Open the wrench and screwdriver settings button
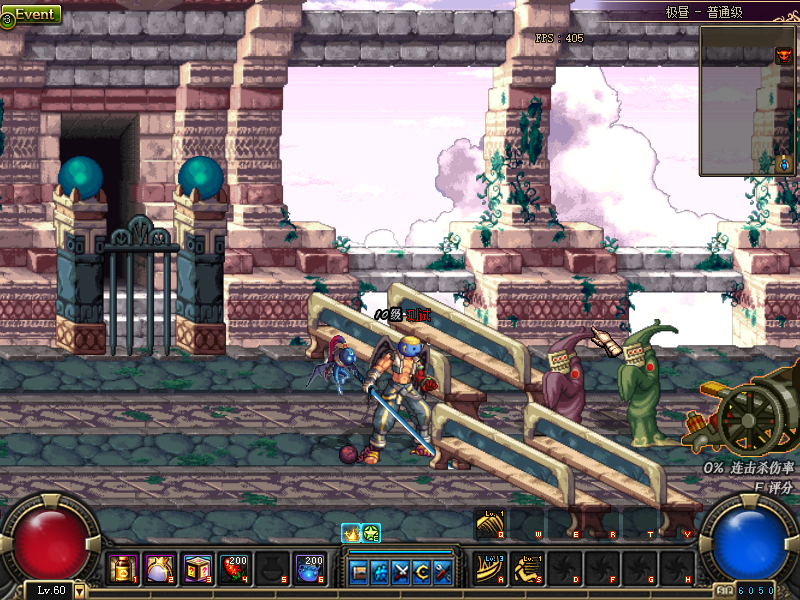This screenshot has width=800, height=600. coord(441,572)
